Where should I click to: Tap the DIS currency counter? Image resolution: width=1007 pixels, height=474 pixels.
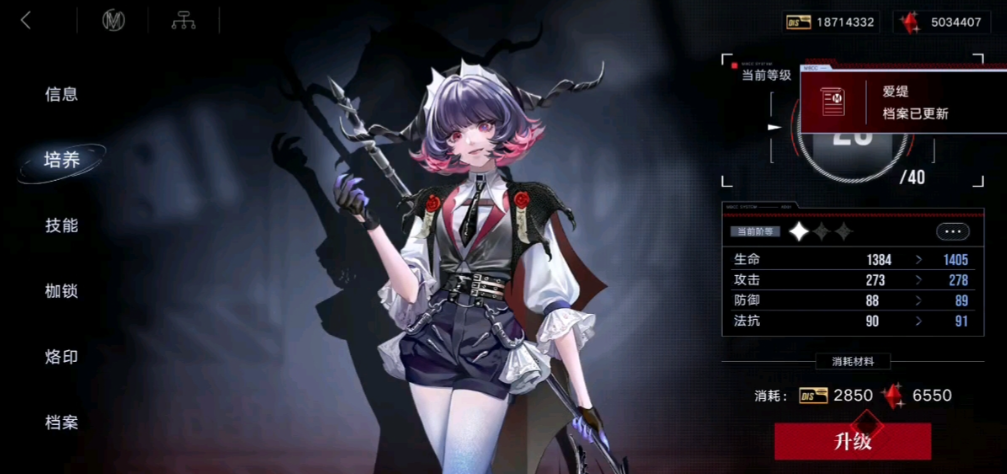pos(830,21)
